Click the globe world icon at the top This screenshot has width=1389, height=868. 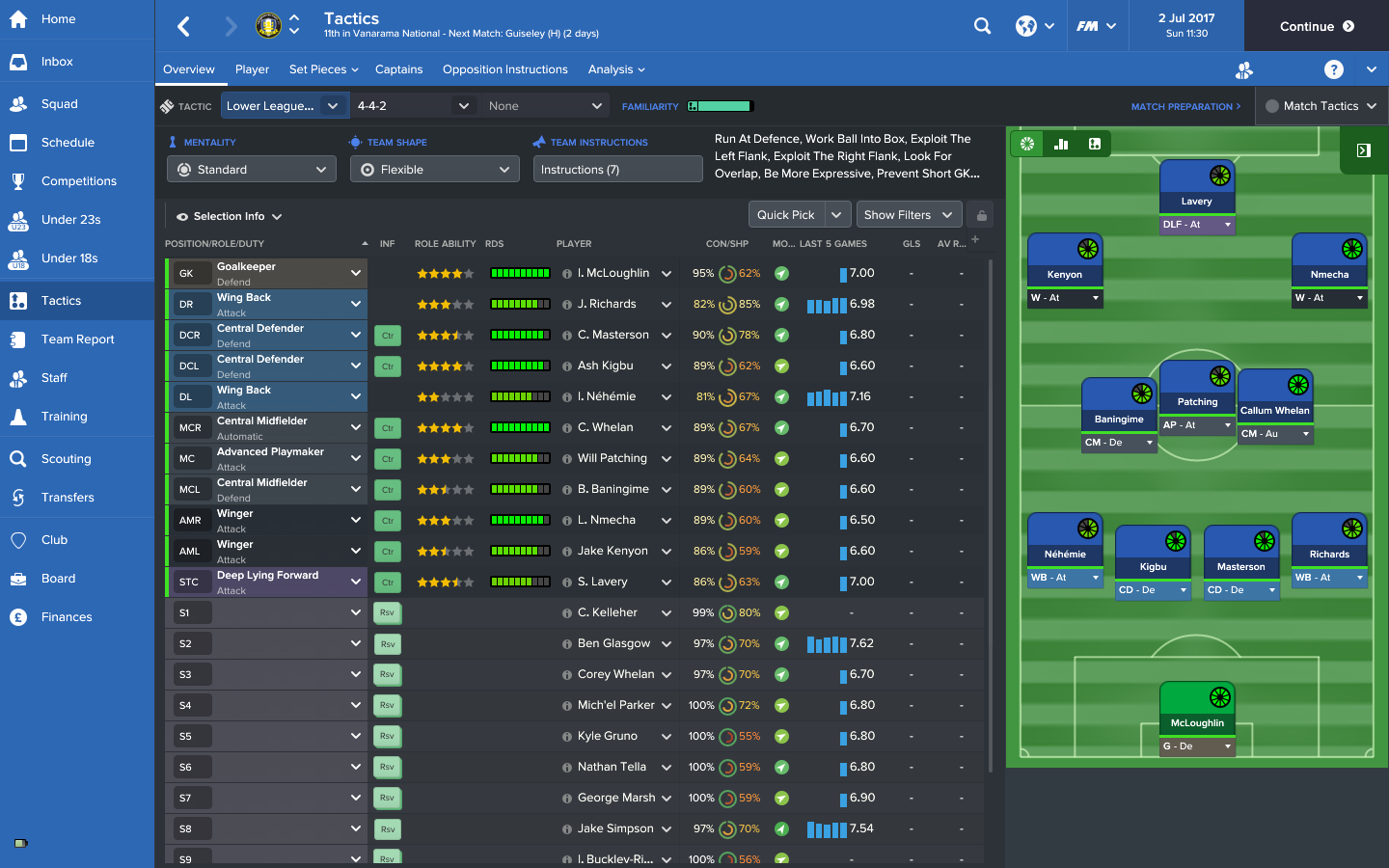click(x=1027, y=26)
